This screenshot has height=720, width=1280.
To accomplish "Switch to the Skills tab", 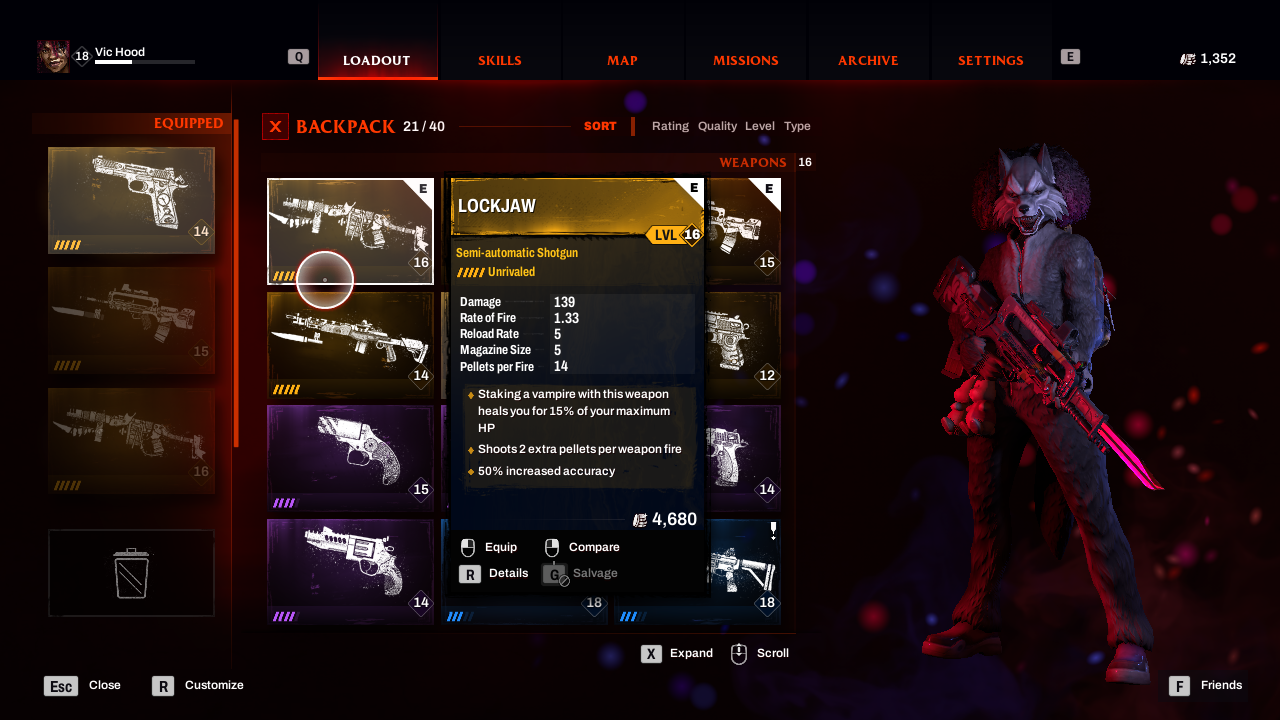I will click(x=499, y=60).
